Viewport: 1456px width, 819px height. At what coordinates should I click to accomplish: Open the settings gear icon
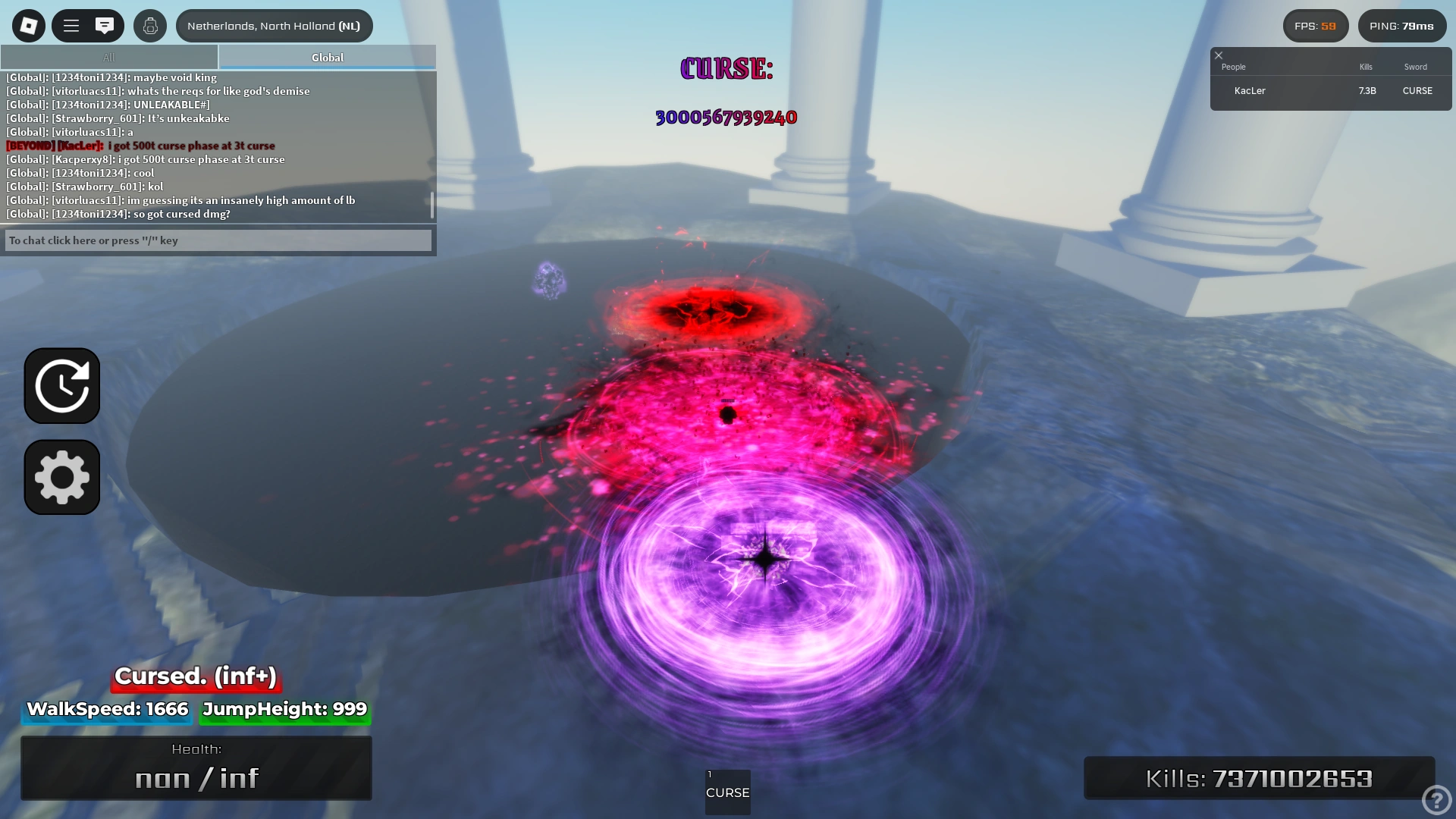(x=61, y=477)
